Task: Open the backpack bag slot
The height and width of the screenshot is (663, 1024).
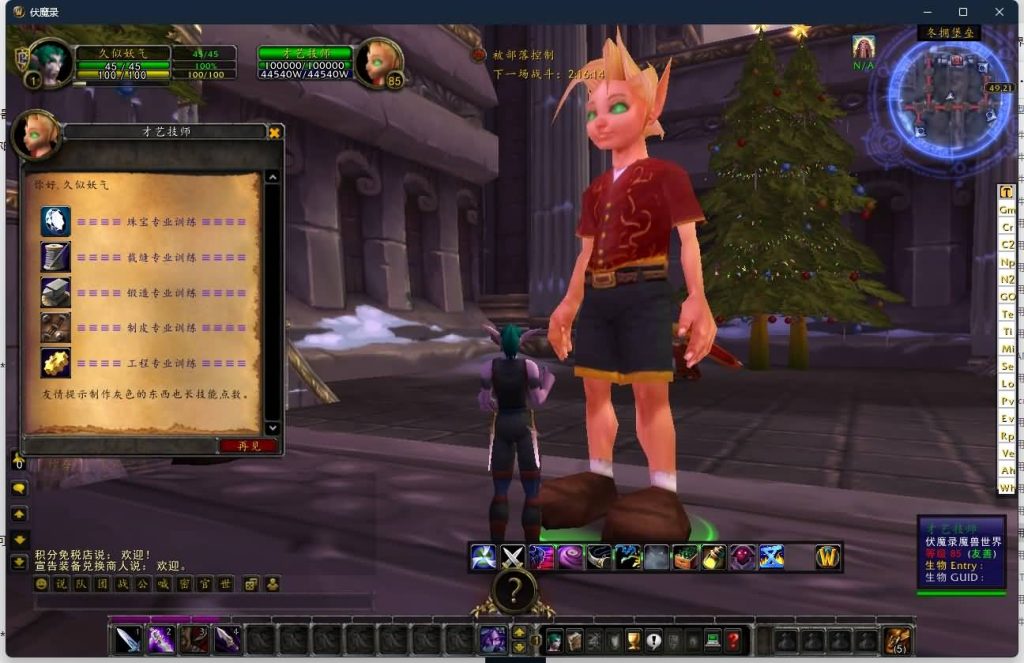Action: [897, 640]
